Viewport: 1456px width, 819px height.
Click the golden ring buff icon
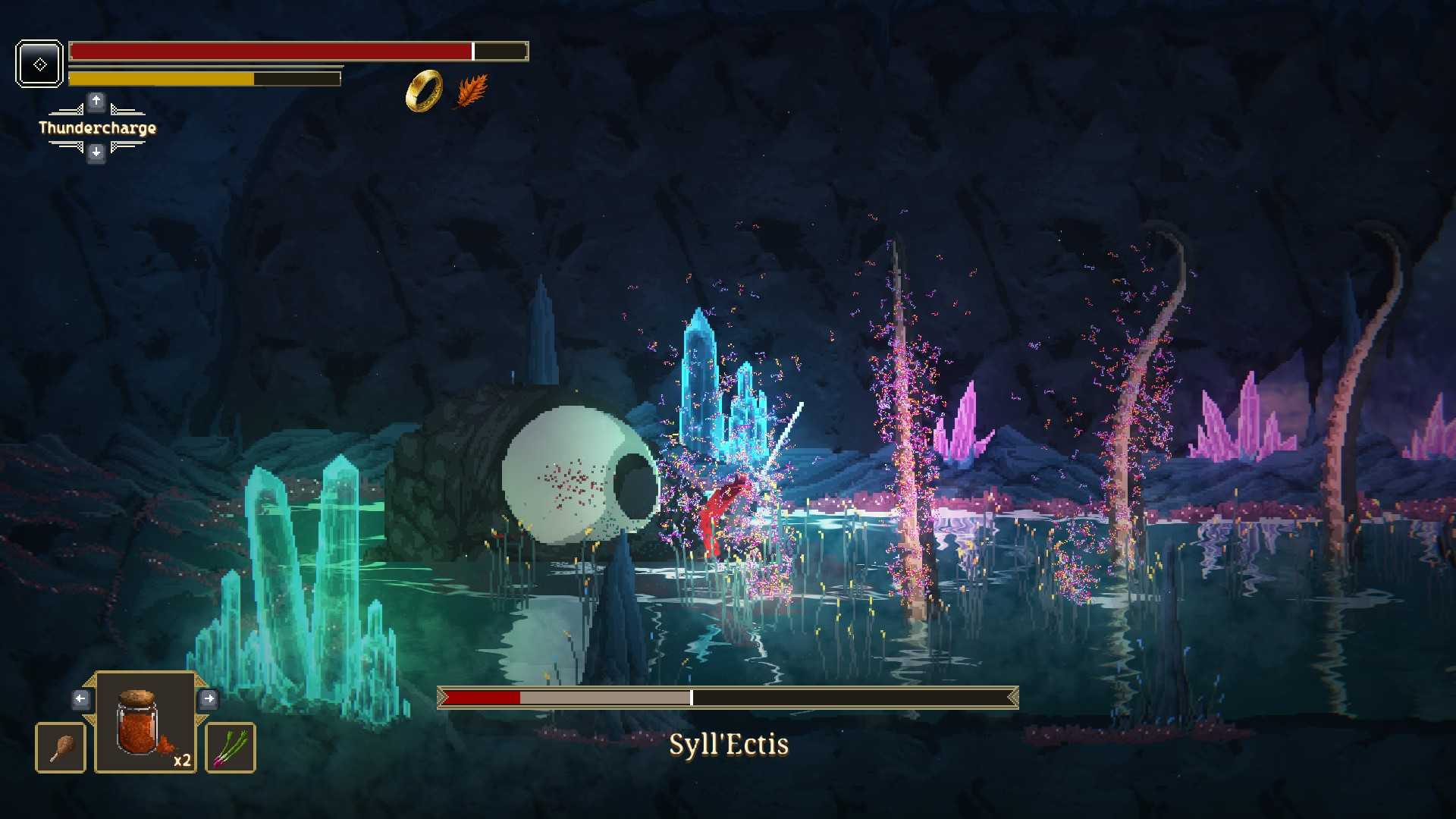click(424, 91)
